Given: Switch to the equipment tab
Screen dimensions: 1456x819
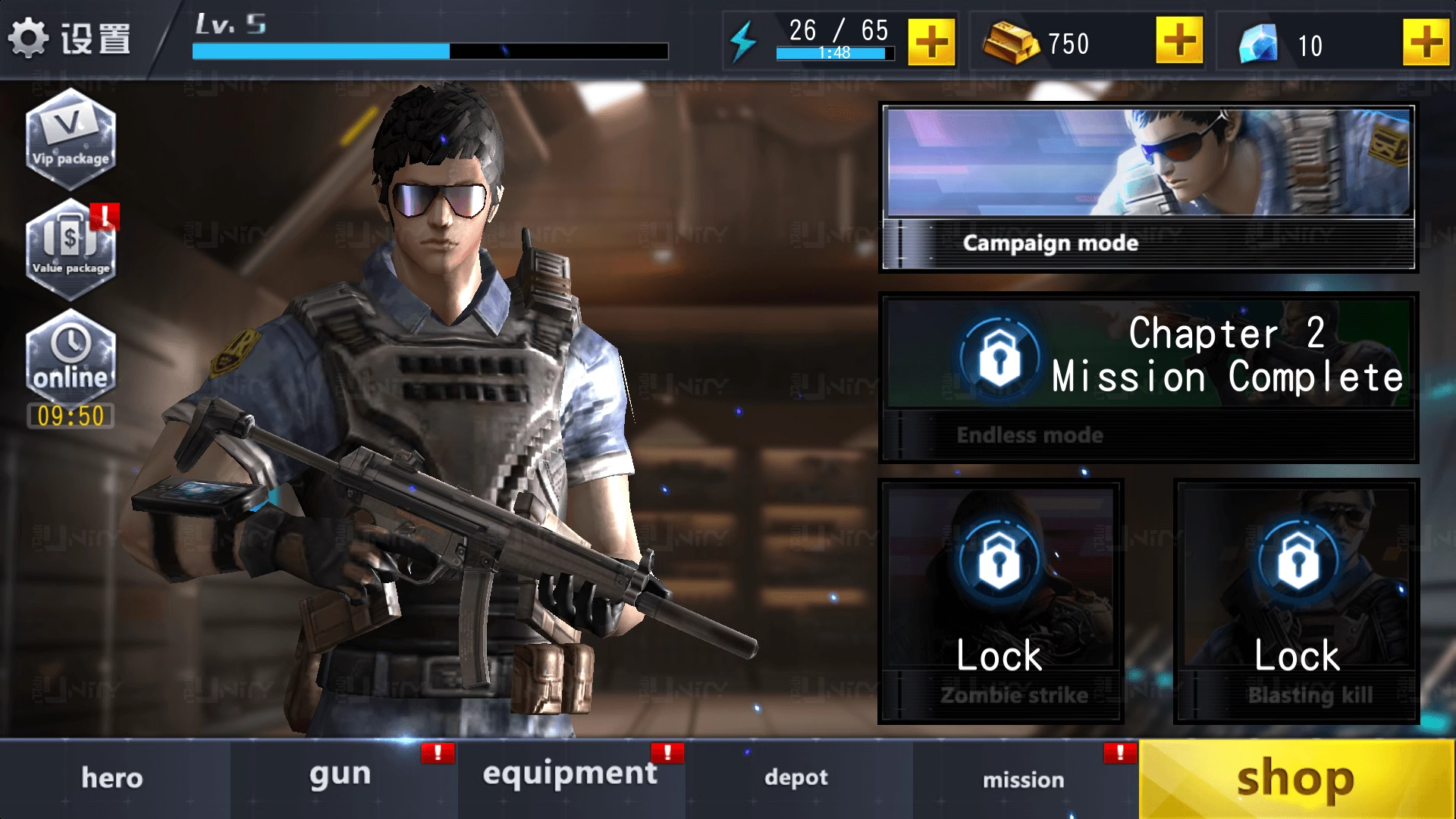Looking at the screenshot, I should pos(569,773).
